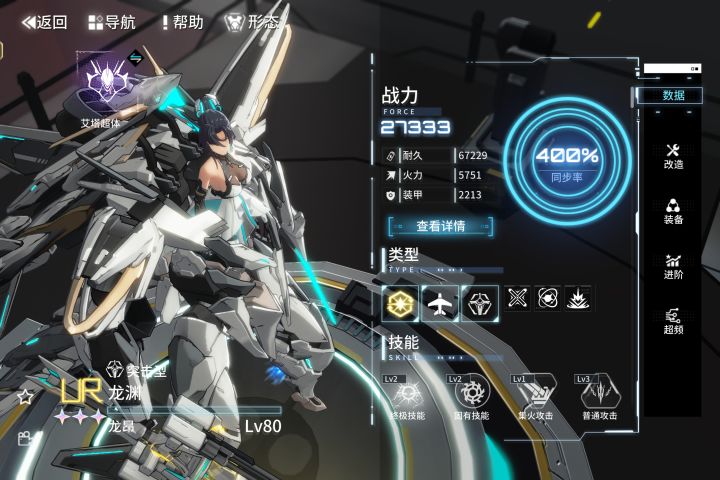
Task: Open the 帮助 help page
Action: tap(182, 22)
